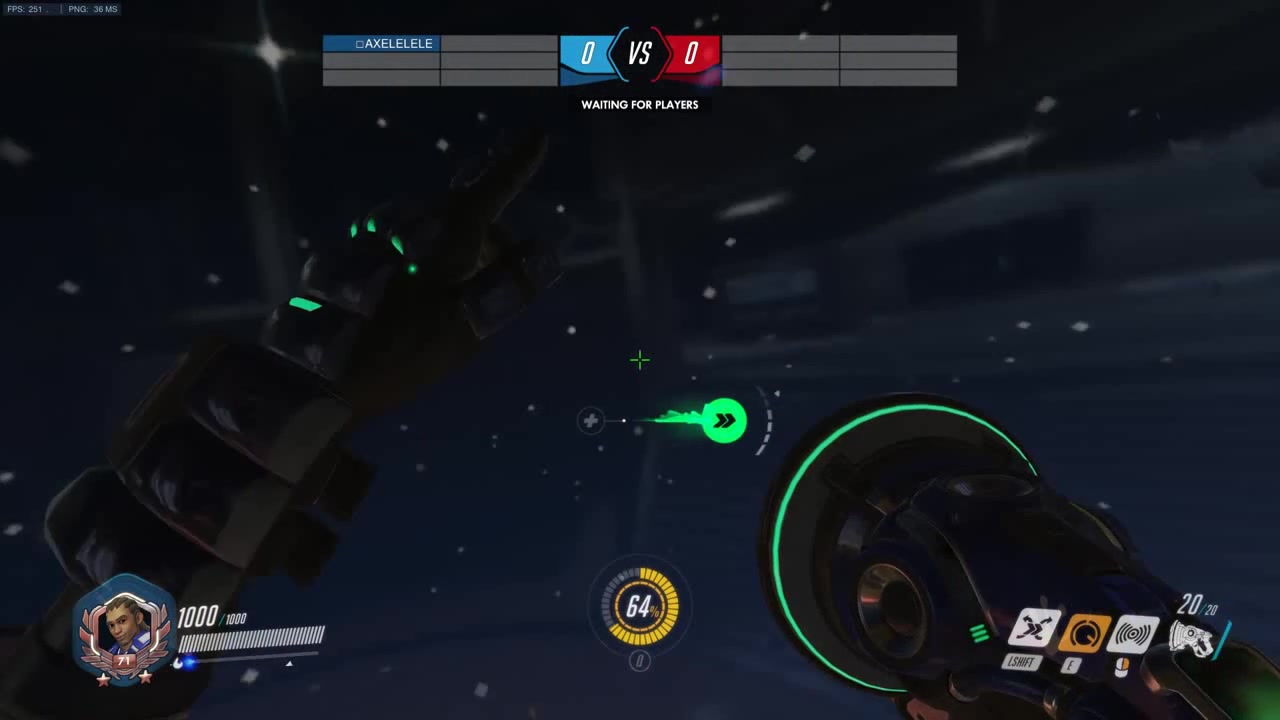Switch to the blue team score tab
This screenshot has width=1280, height=720.
click(x=588, y=55)
